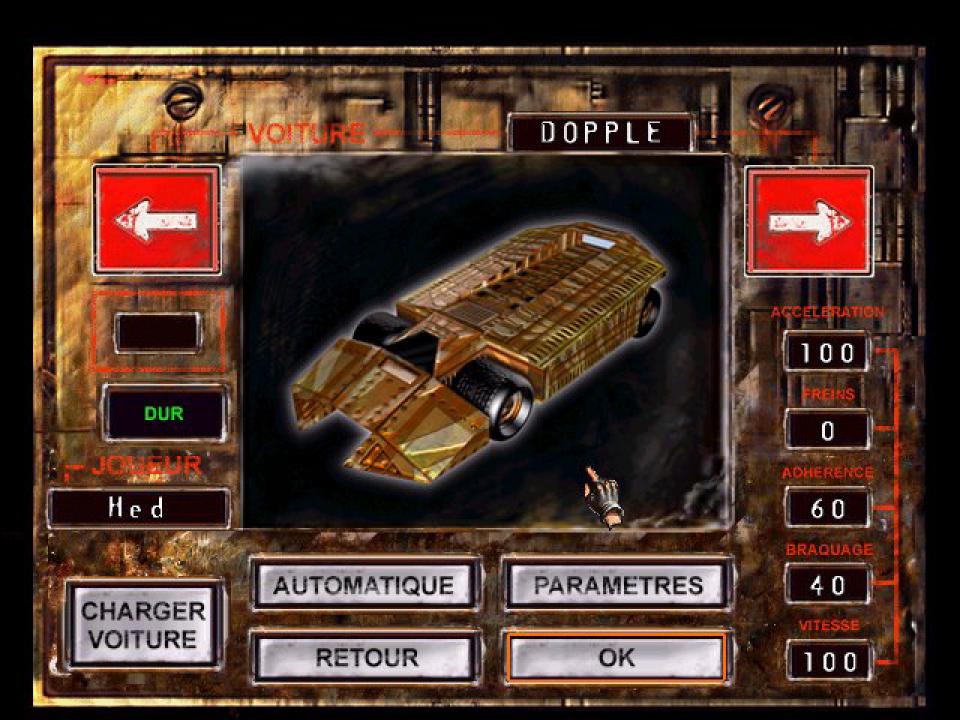This screenshot has width=960, height=720.
Task: Go back with the RETOUR button
Action: point(364,657)
